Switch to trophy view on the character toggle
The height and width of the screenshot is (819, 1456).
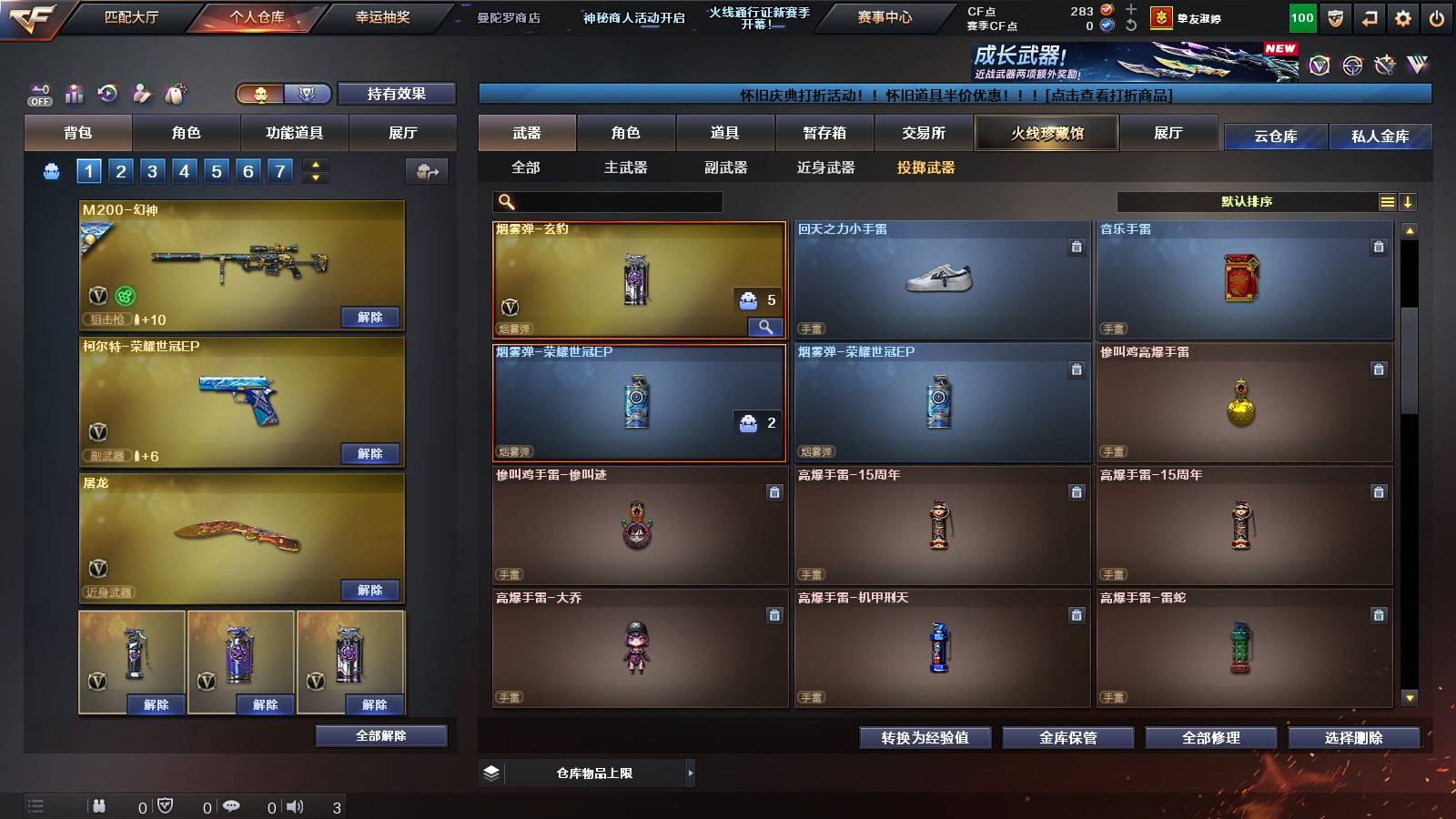[x=308, y=94]
